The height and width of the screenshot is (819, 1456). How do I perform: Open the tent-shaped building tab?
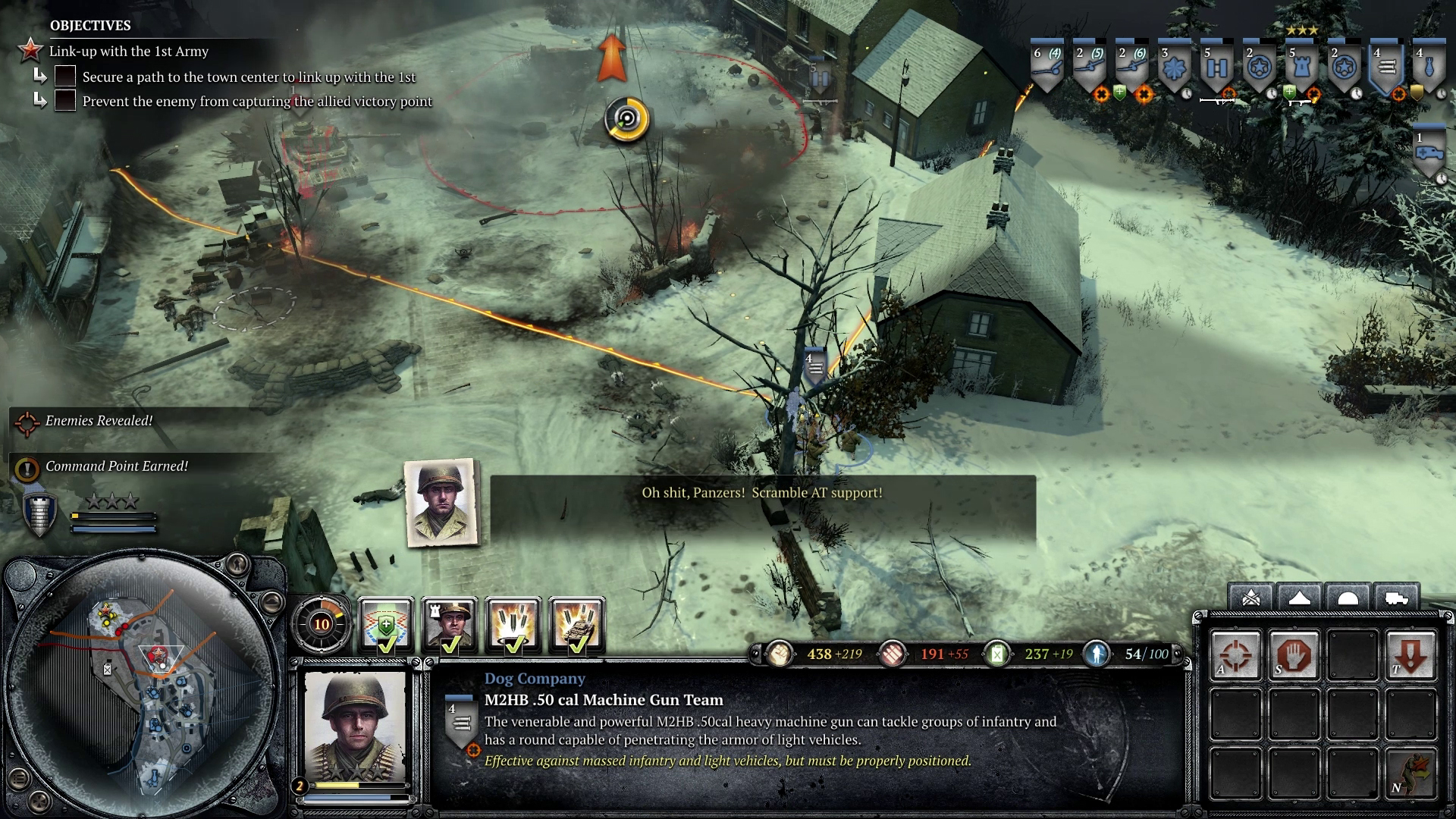(x=1300, y=598)
